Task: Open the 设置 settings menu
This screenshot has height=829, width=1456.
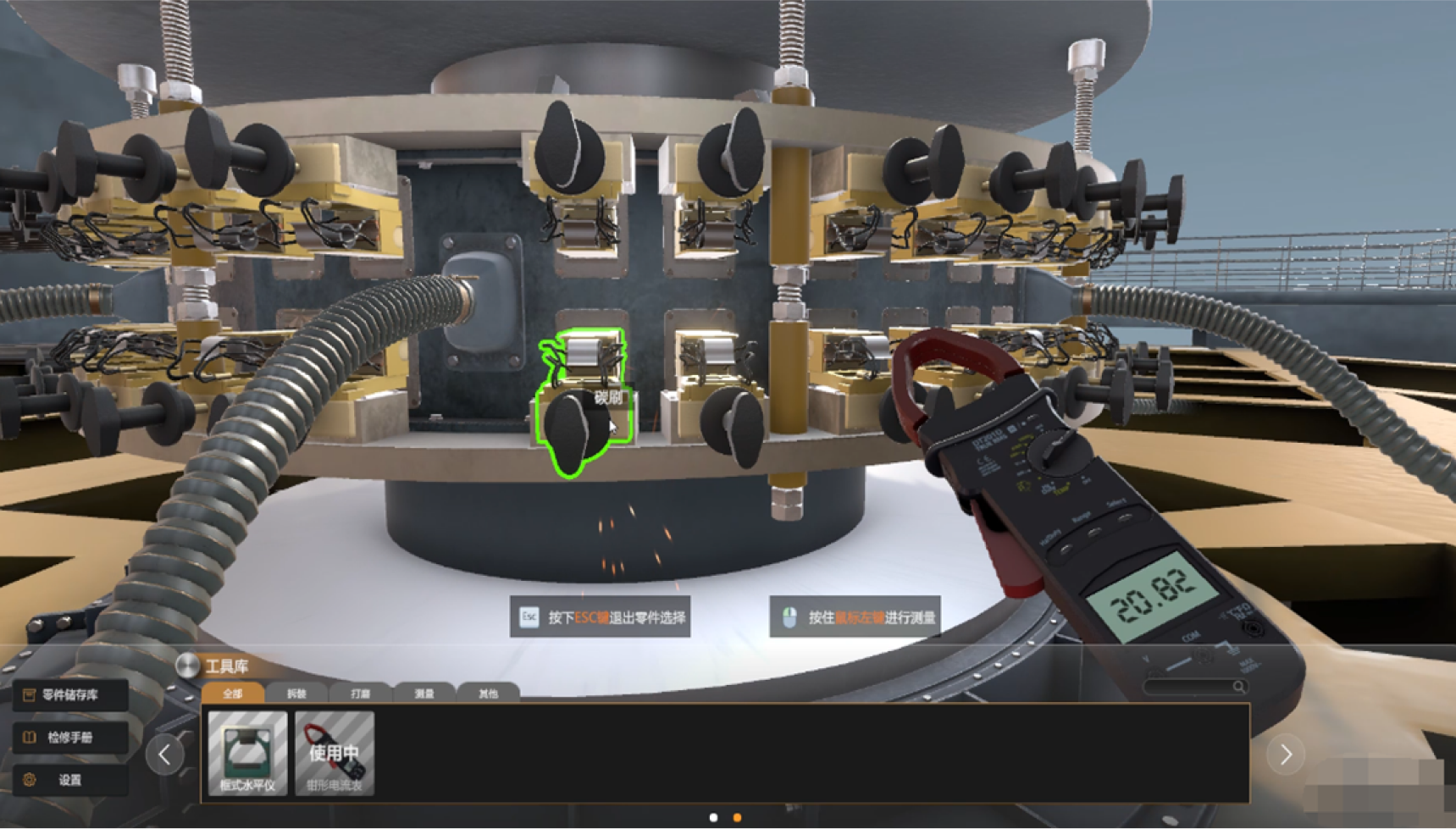Action: (x=70, y=780)
